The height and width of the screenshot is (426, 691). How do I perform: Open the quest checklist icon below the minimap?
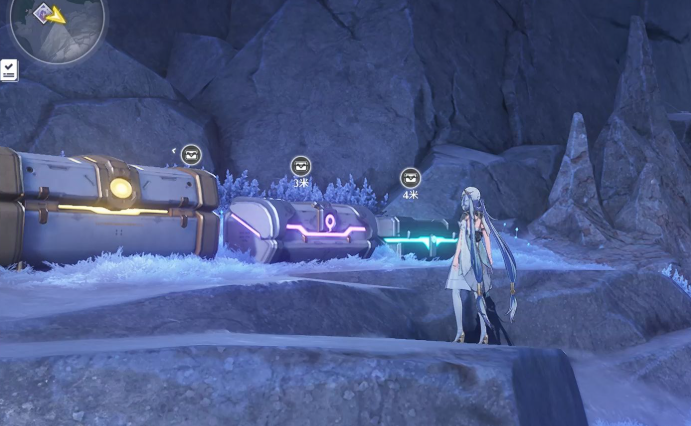tap(9, 70)
